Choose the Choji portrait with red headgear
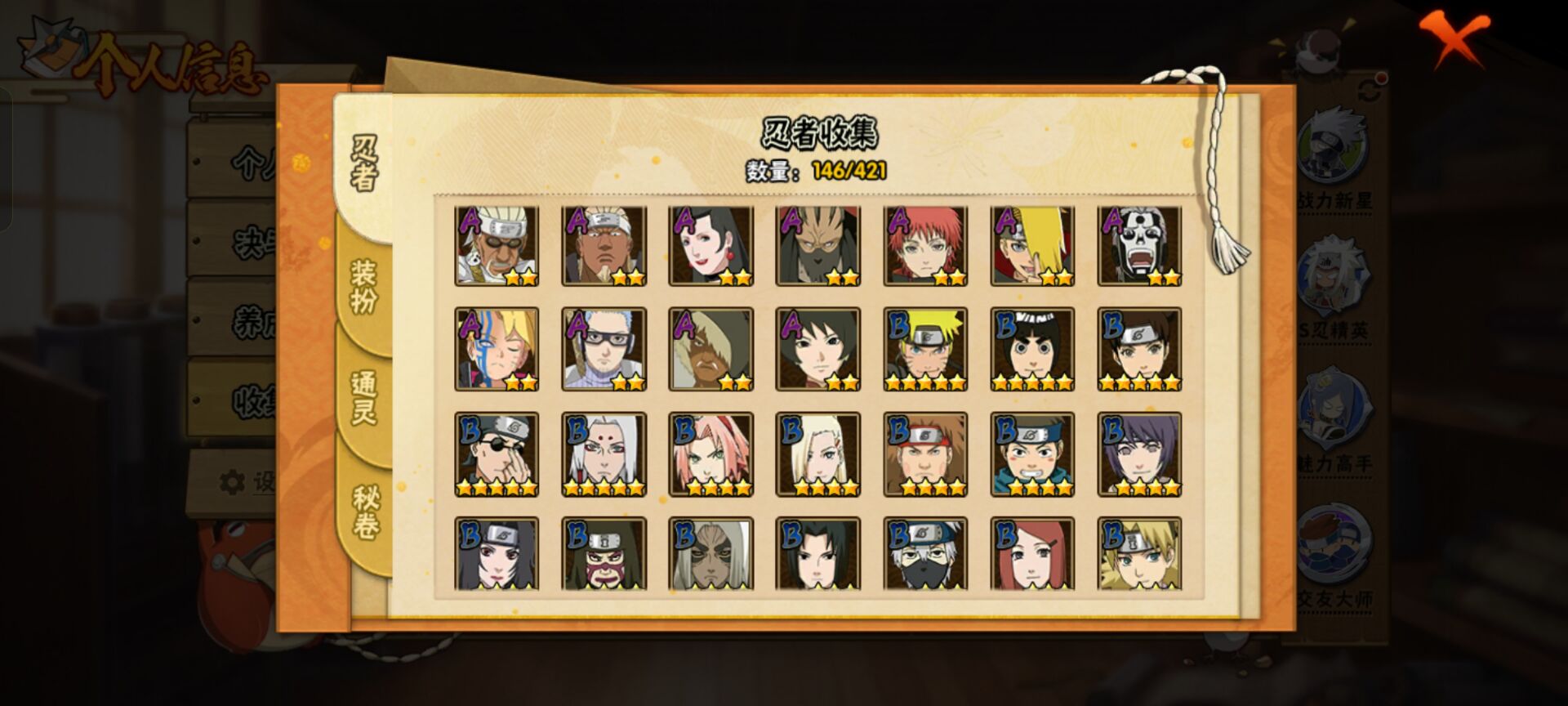Image resolution: width=1568 pixels, height=706 pixels. [925, 454]
